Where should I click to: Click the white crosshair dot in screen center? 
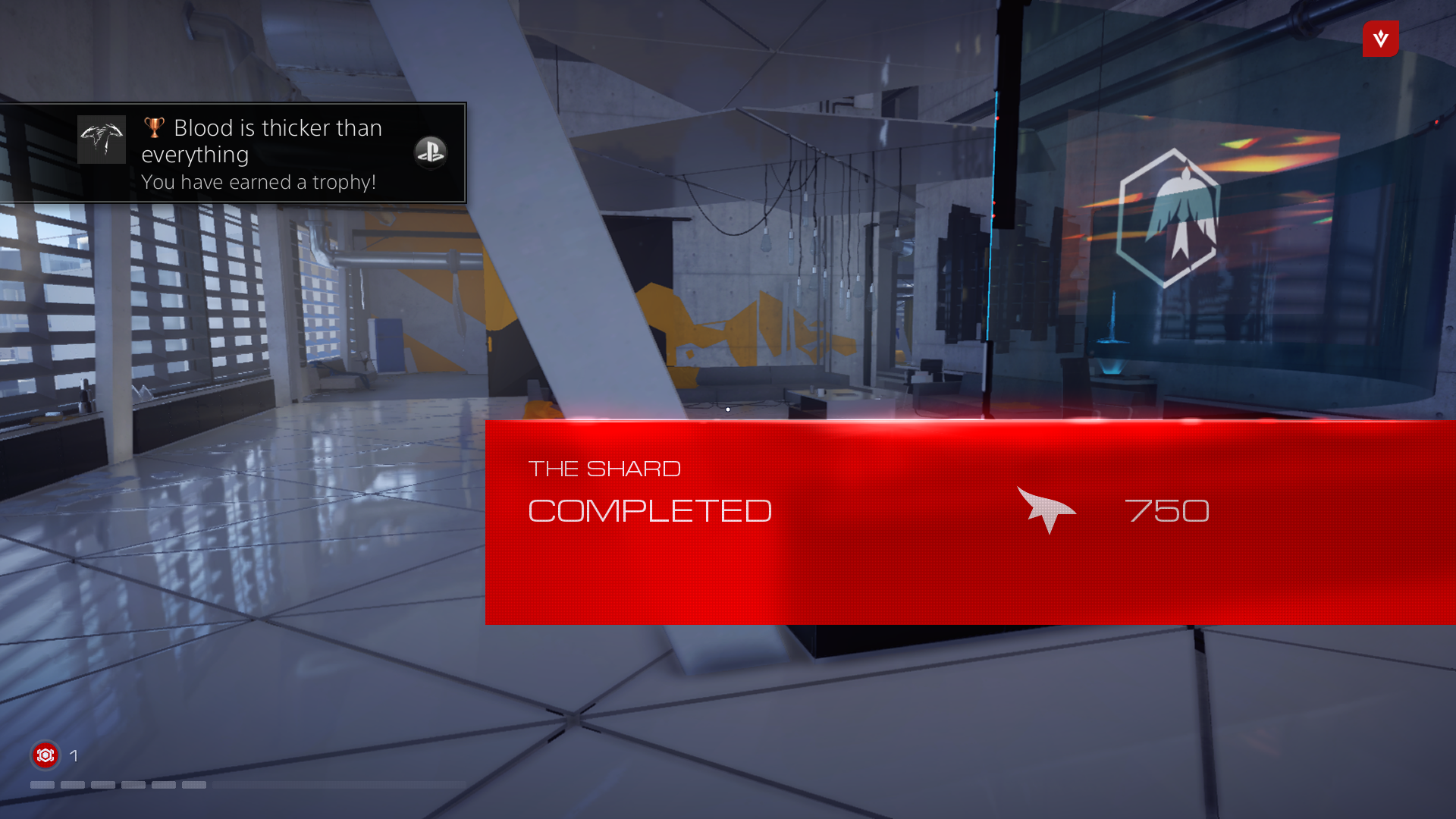[x=727, y=409]
